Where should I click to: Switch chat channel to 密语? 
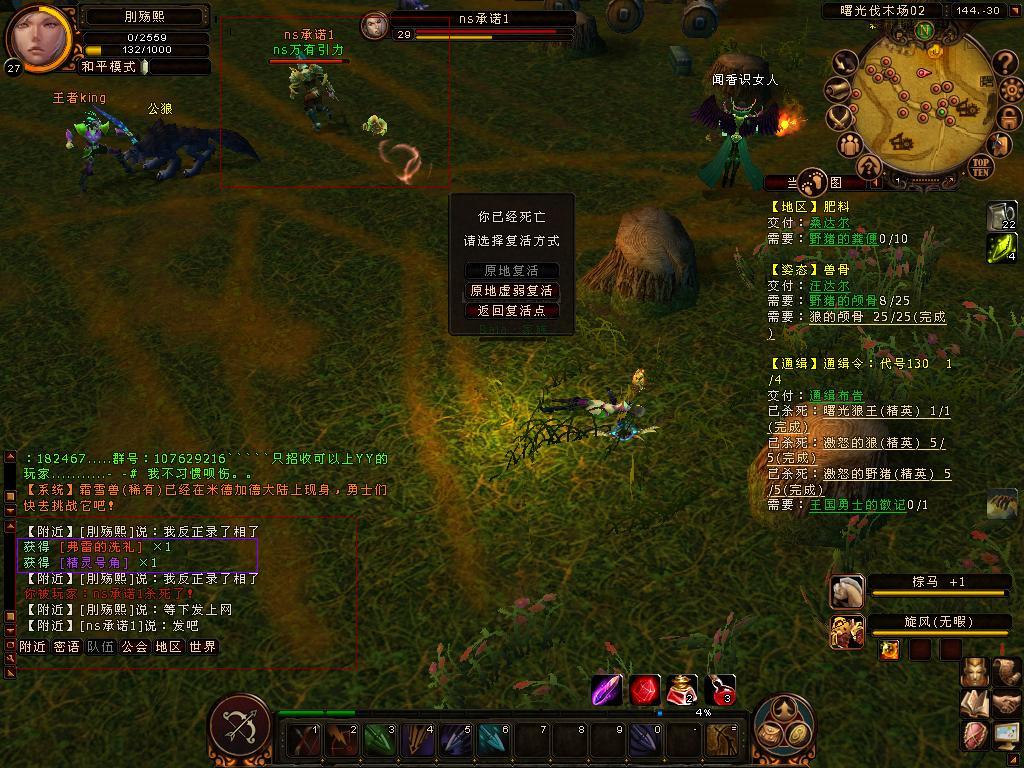point(67,647)
